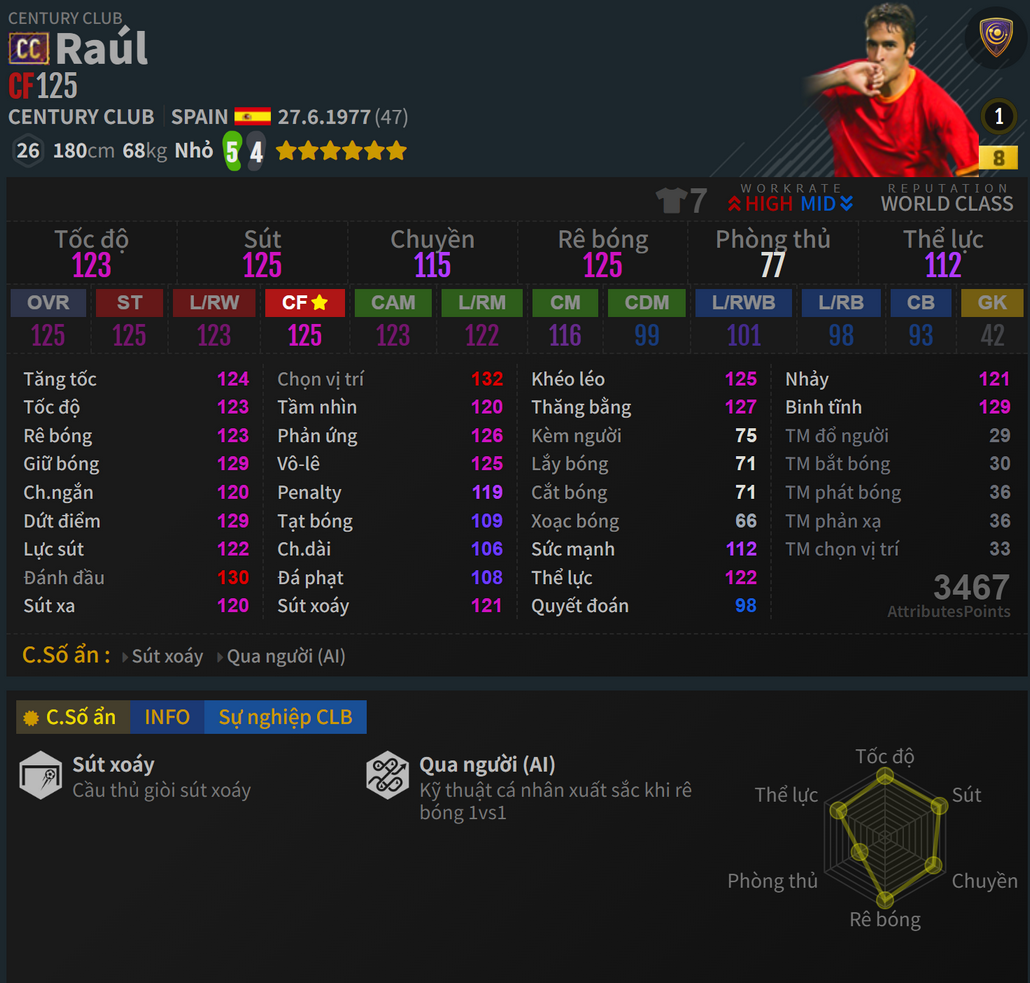Choose the L/RM position box
The height and width of the screenshot is (983, 1030).
click(481, 303)
